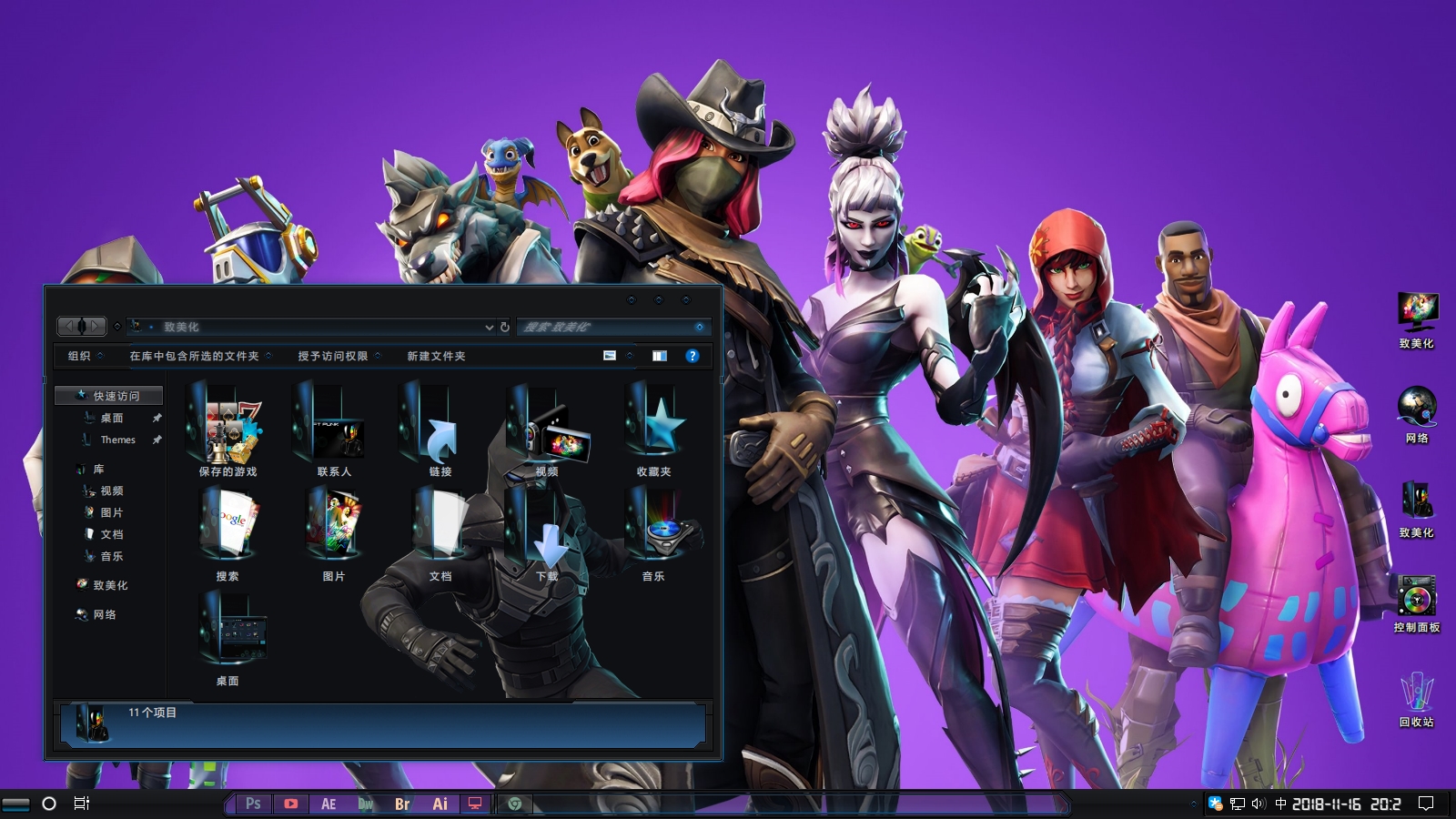Click the 组织 toolbar menu
1456x819 pixels.
(80, 356)
